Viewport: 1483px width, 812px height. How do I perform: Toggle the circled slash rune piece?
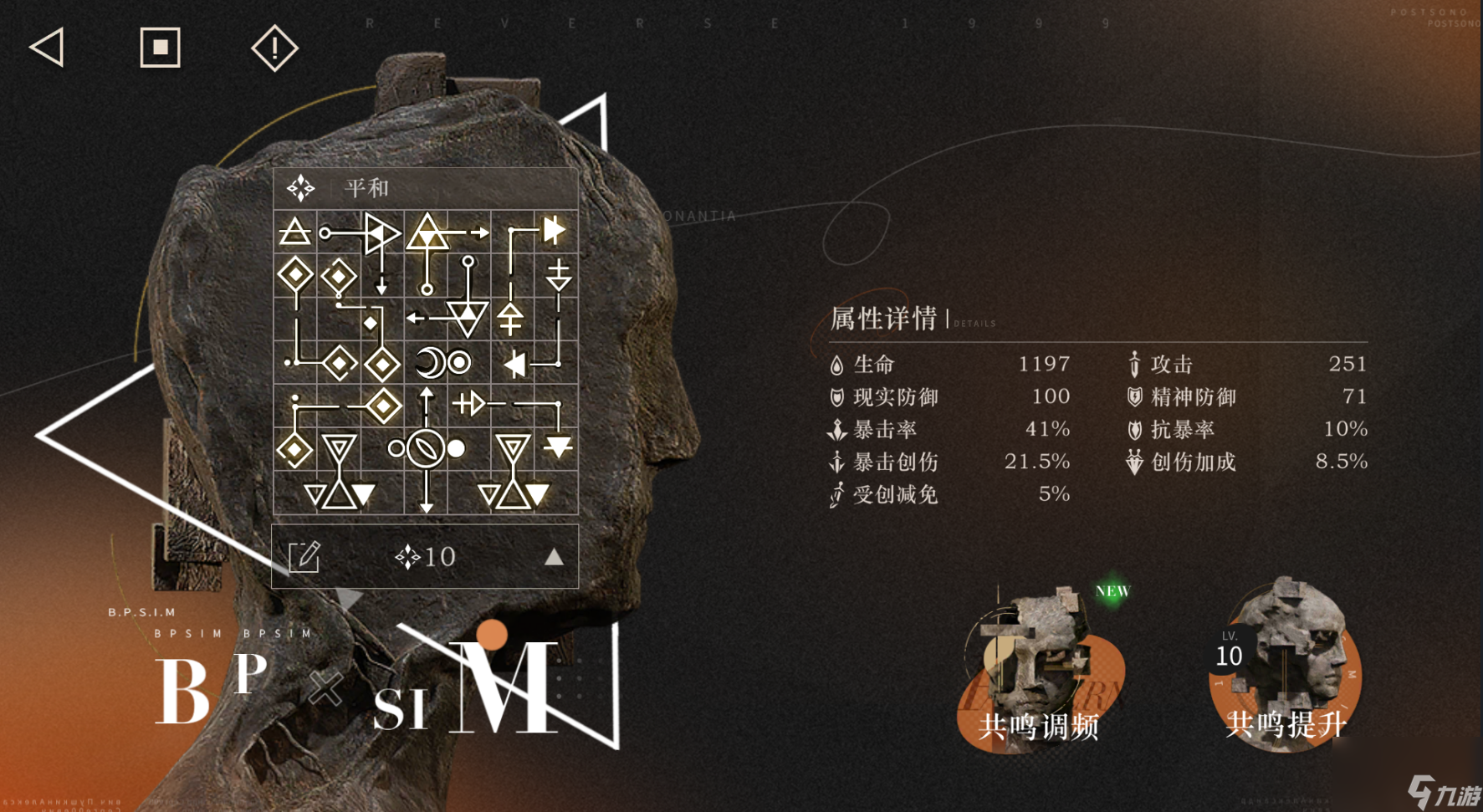[x=427, y=450]
